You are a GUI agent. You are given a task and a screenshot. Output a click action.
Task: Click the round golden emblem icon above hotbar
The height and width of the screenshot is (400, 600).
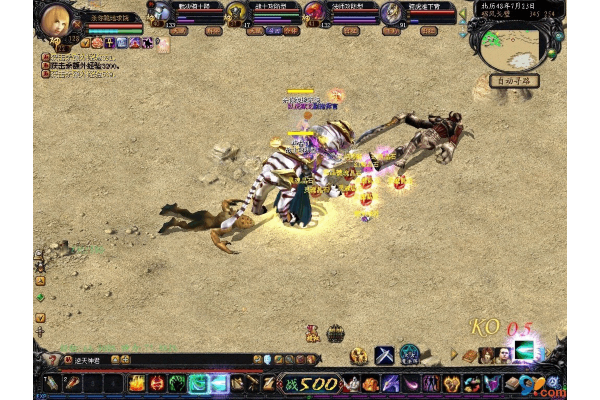tap(359, 355)
